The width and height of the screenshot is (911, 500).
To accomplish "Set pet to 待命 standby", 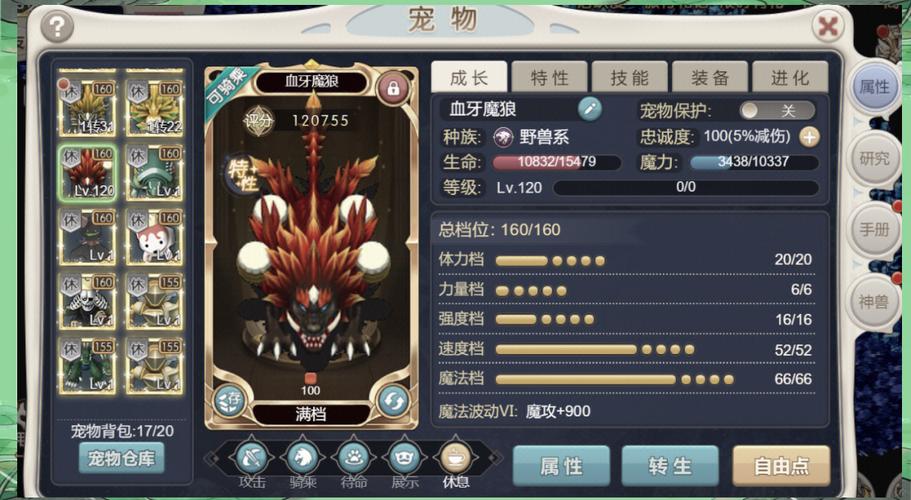I will [x=352, y=458].
